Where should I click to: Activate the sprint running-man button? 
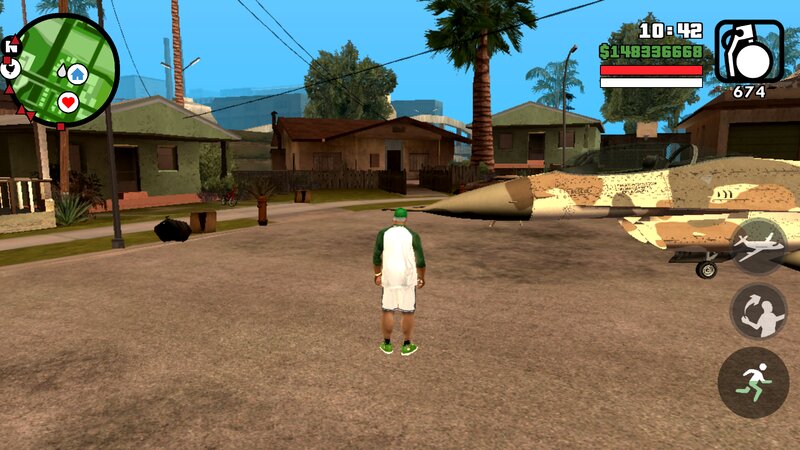click(x=753, y=382)
